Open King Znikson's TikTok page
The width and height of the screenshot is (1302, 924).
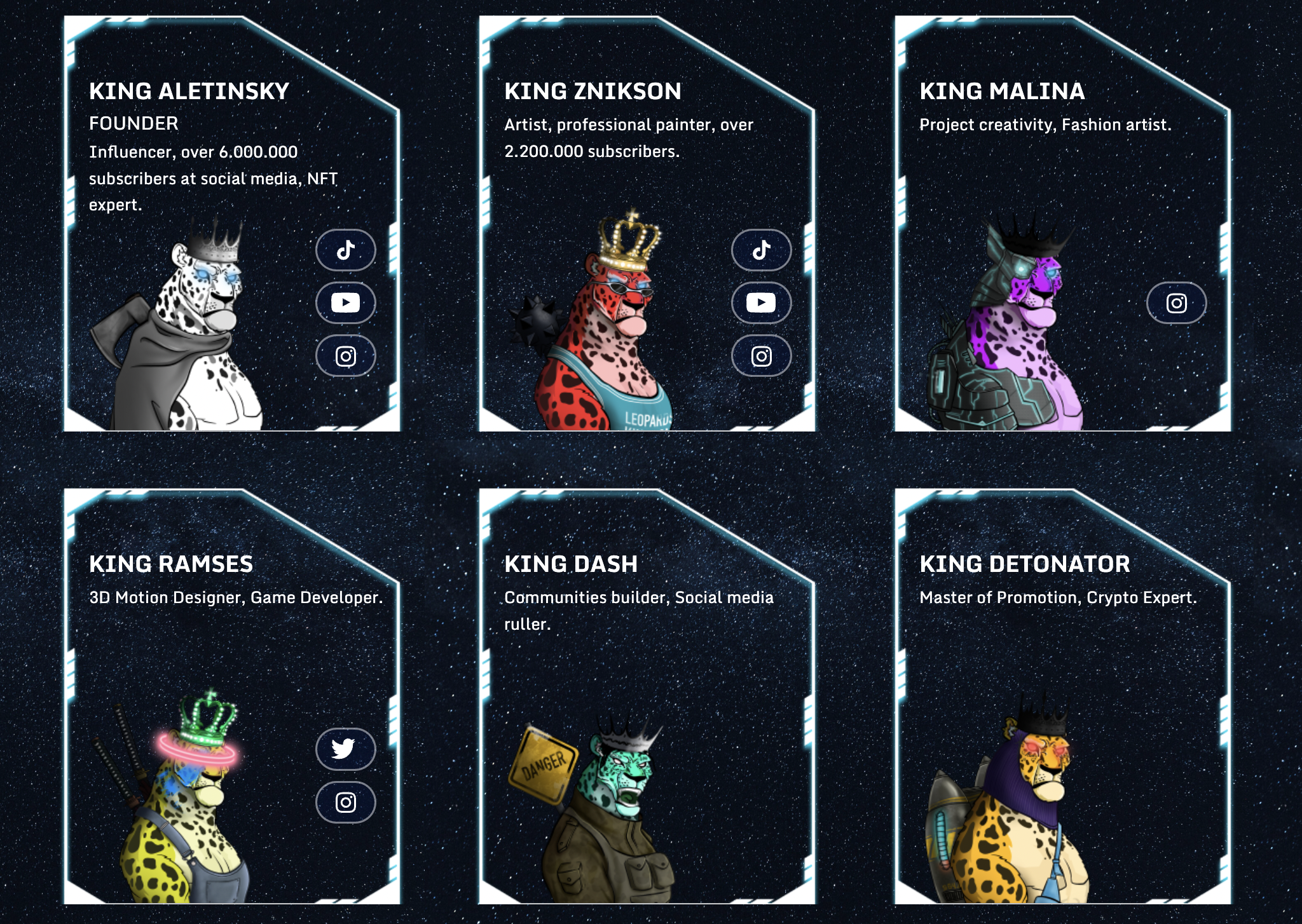[761, 250]
